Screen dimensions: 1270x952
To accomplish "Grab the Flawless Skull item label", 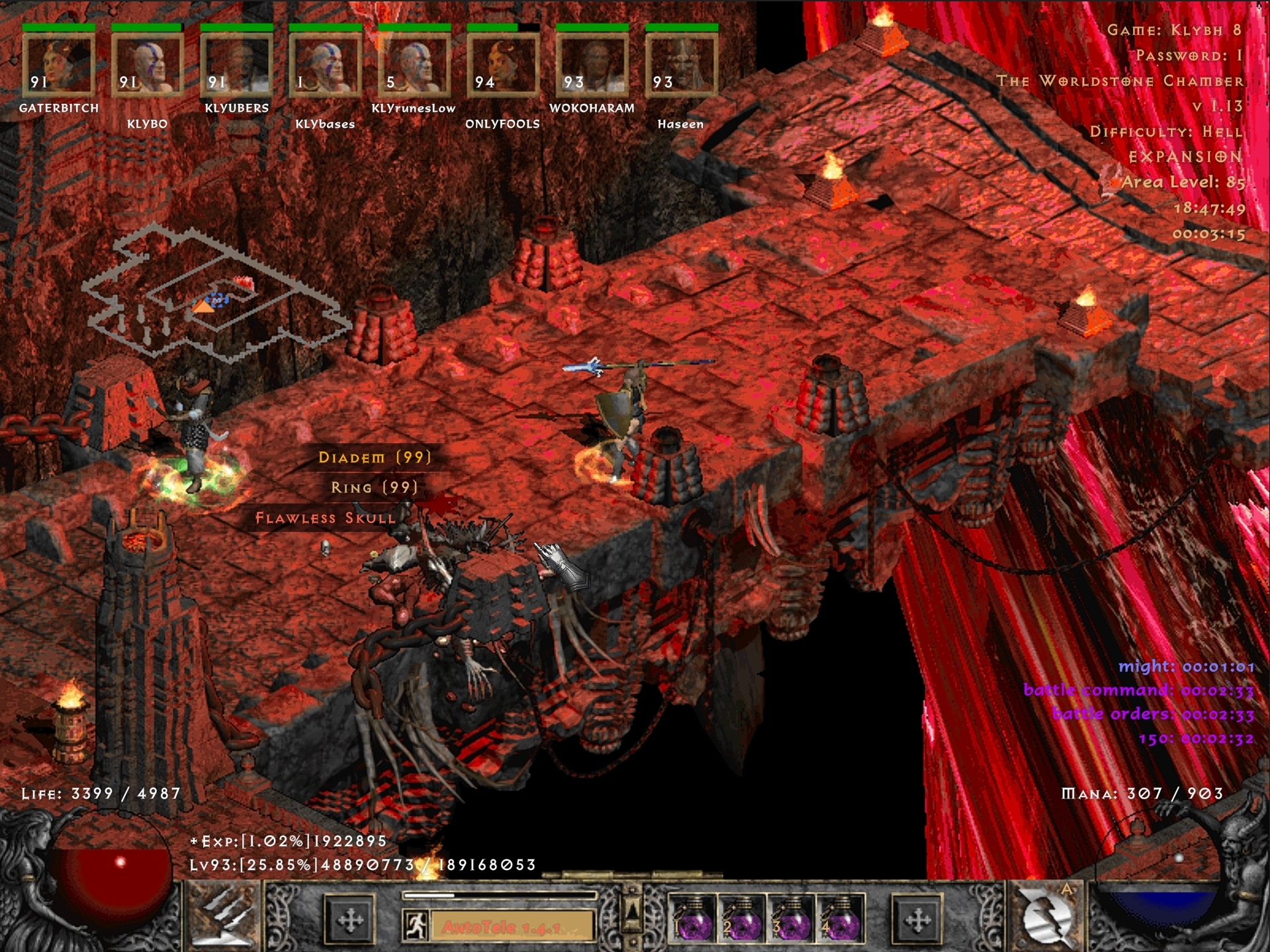I will [326, 518].
